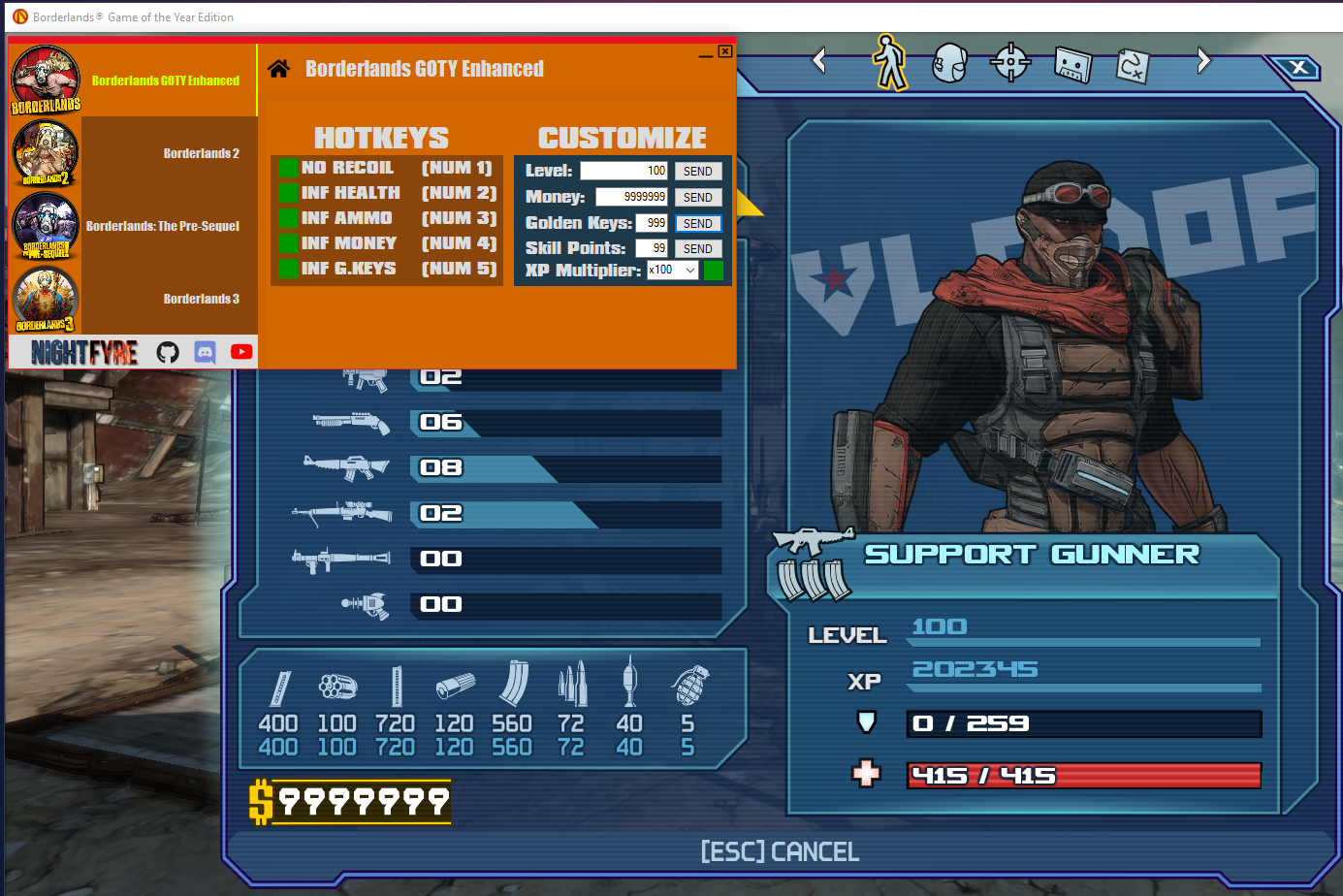Click the right navigation chevron arrow
Viewport: 1343px width, 896px height.
pyautogui.click(x=1202, y=60)
